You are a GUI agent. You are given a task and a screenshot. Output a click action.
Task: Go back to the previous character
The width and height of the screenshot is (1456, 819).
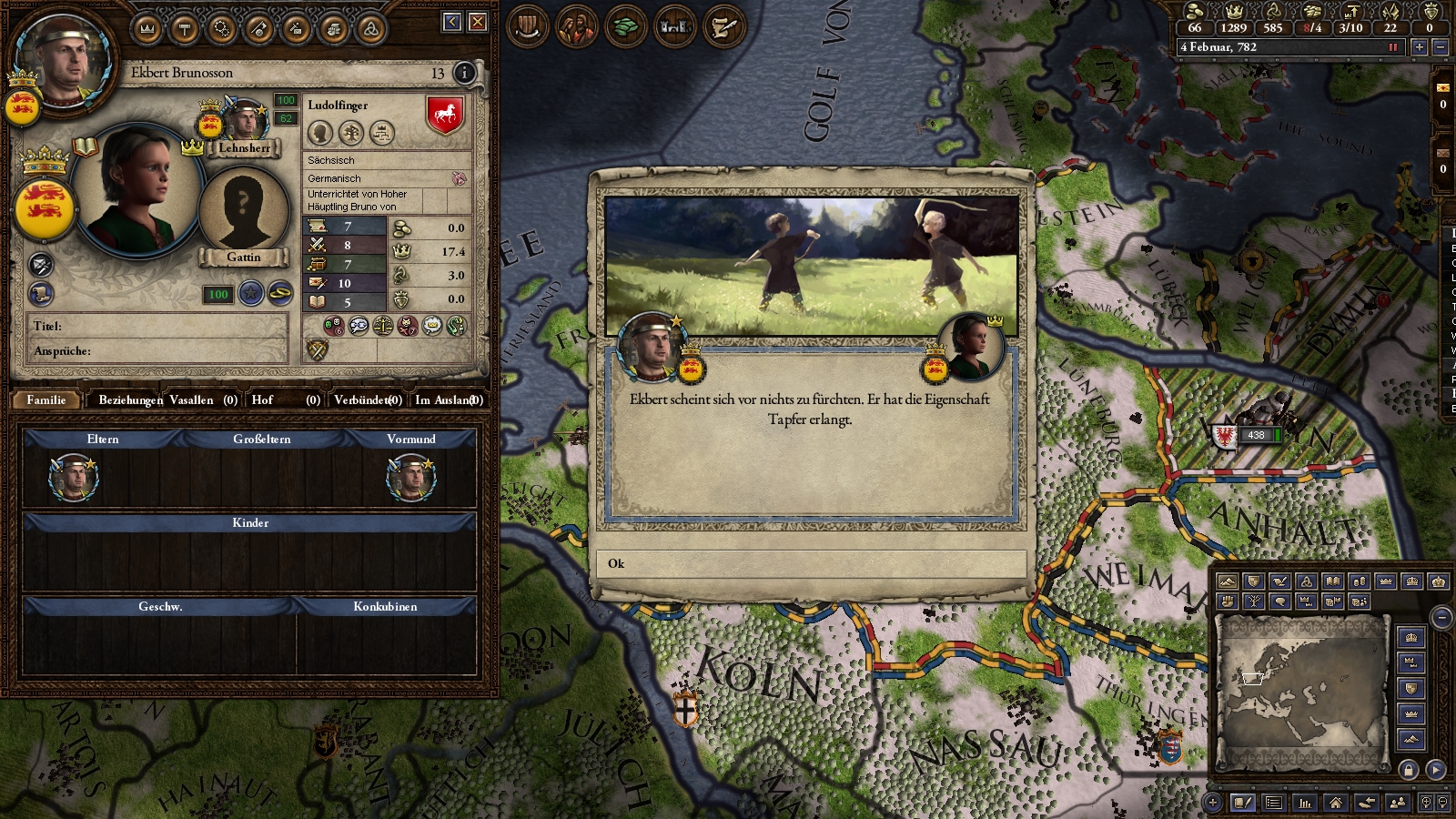click(x=452, y=22)
